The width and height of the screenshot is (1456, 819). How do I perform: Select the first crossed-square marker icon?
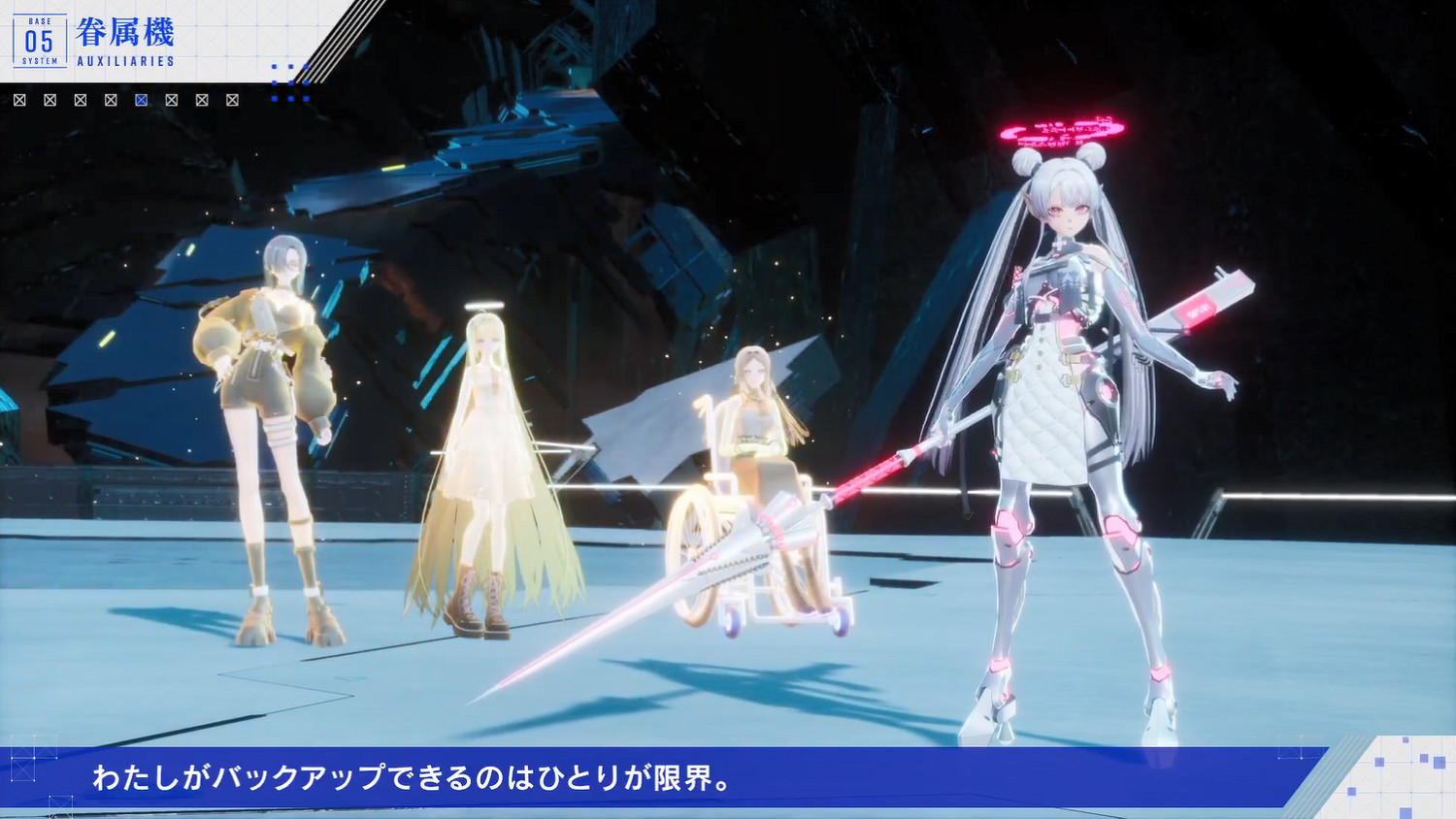pos(20,99)
